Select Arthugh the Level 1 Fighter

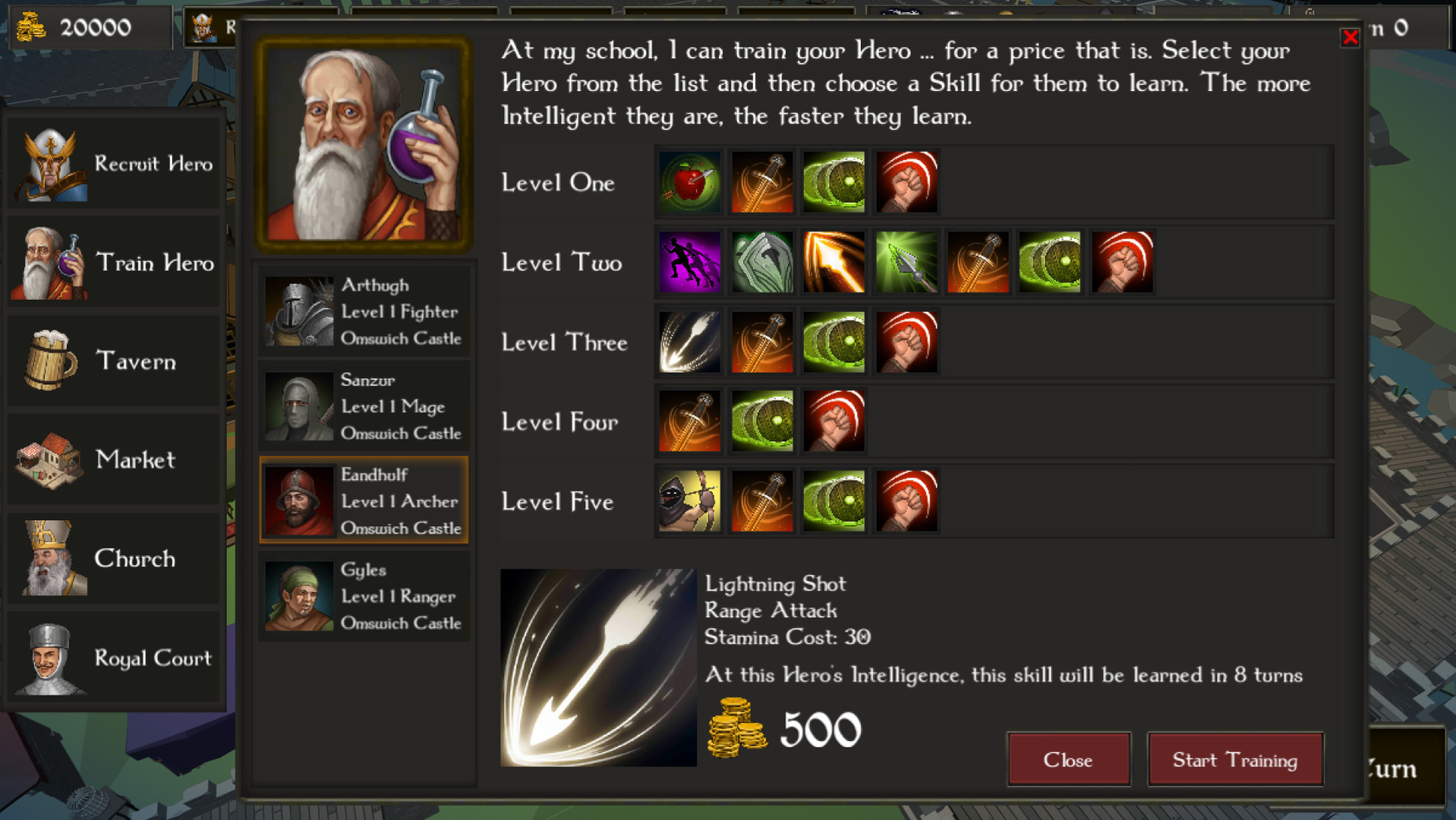click(x=364, y=311)
